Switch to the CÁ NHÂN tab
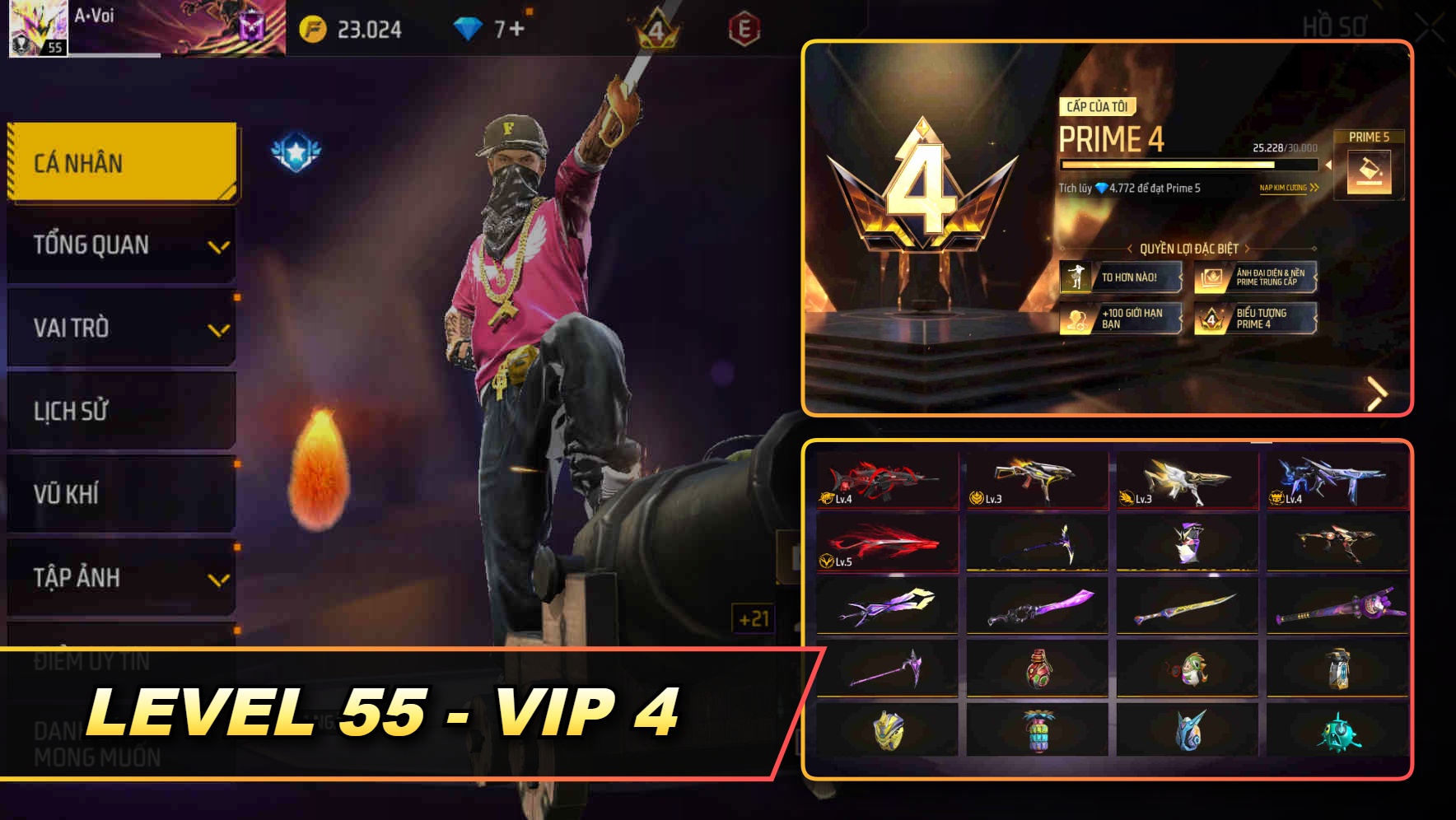The image size is (1456, 820). pyautogui.click(x=121, y=162)
